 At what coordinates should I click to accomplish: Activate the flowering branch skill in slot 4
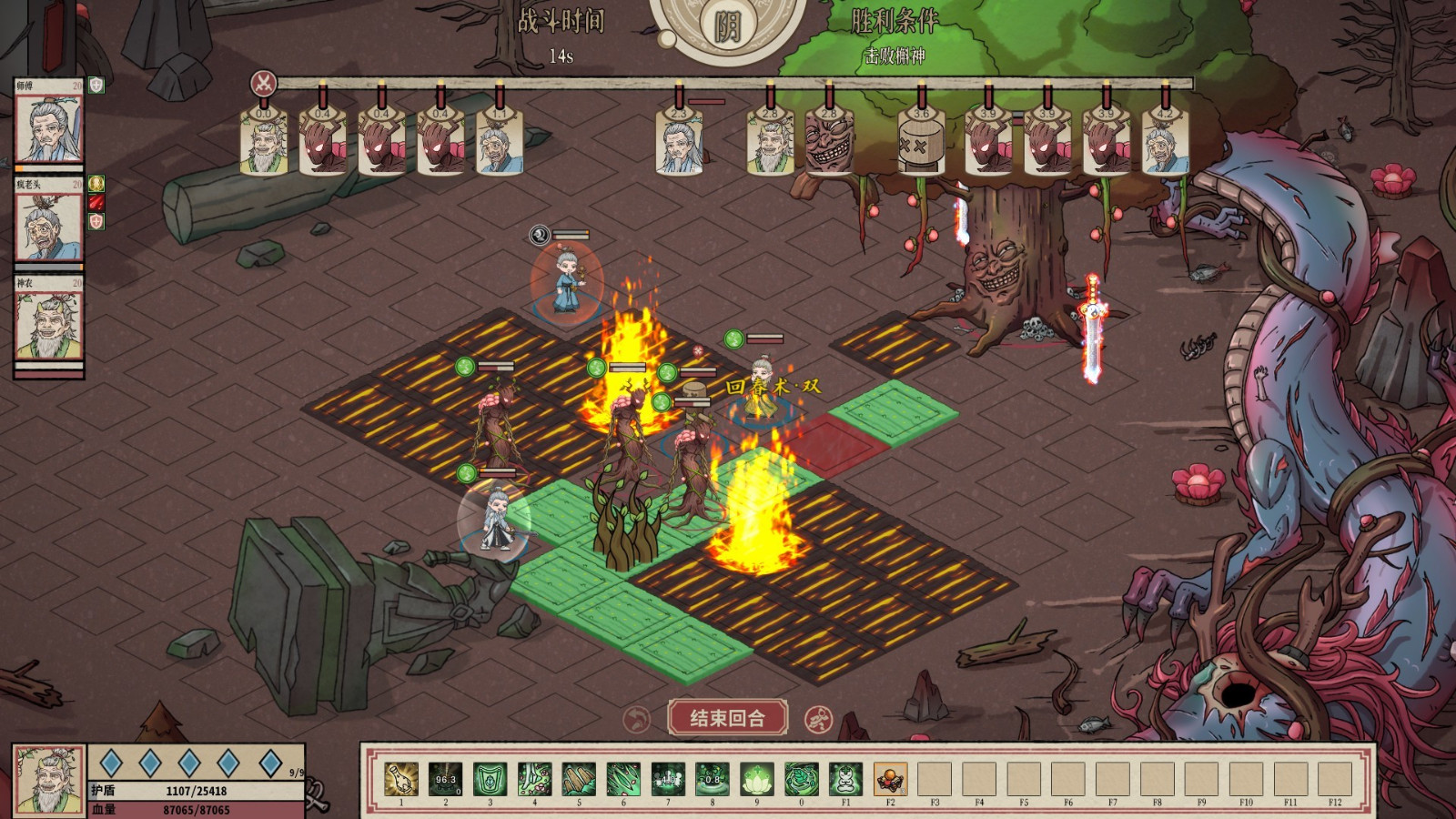click(534, 780)
